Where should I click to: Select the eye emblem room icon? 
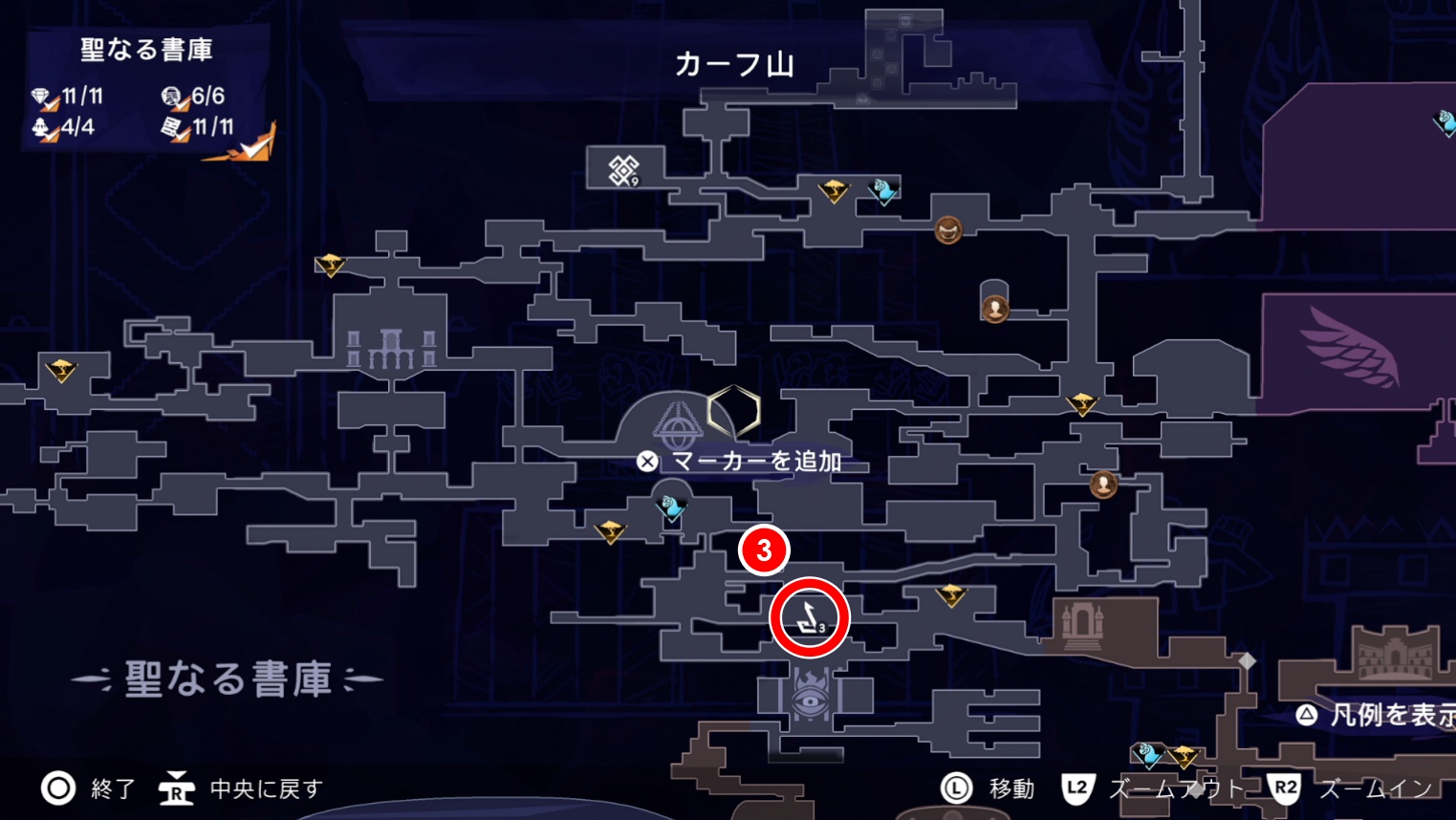click(x=811, y=700)
